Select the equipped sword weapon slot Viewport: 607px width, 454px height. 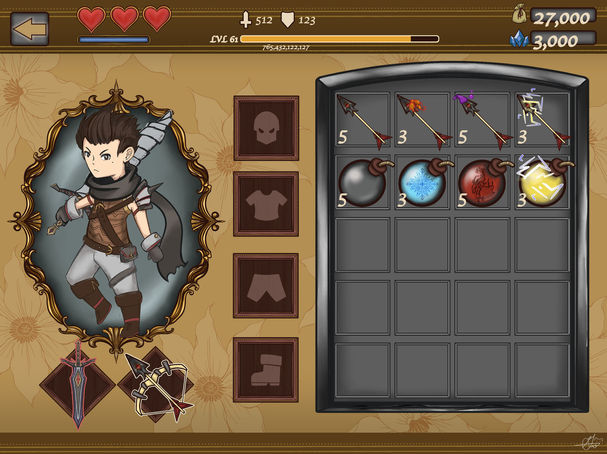77,381
